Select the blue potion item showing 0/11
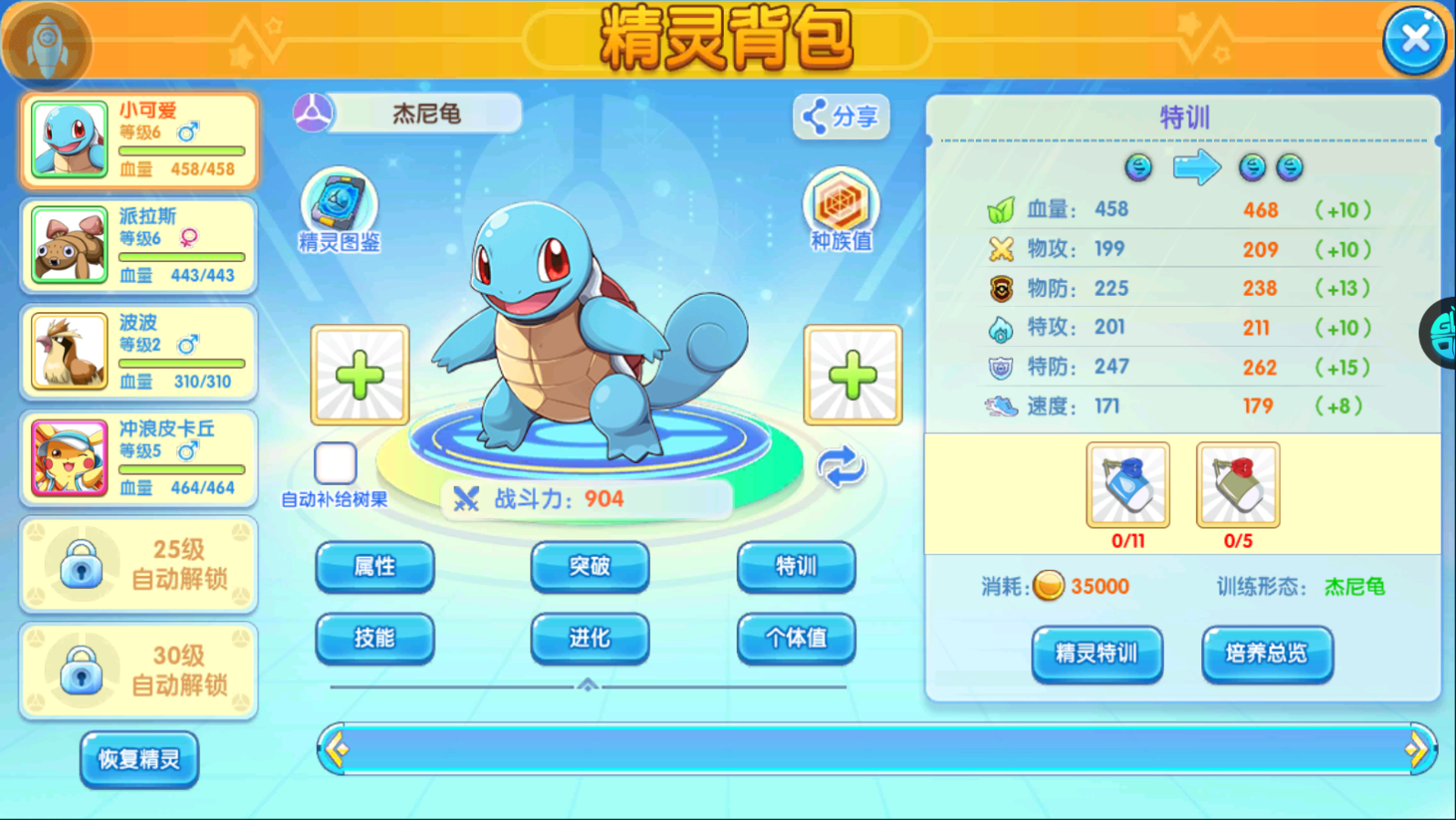This screenshot has width=1456, height=820. pyautogui.click(x=1126, y=484)
